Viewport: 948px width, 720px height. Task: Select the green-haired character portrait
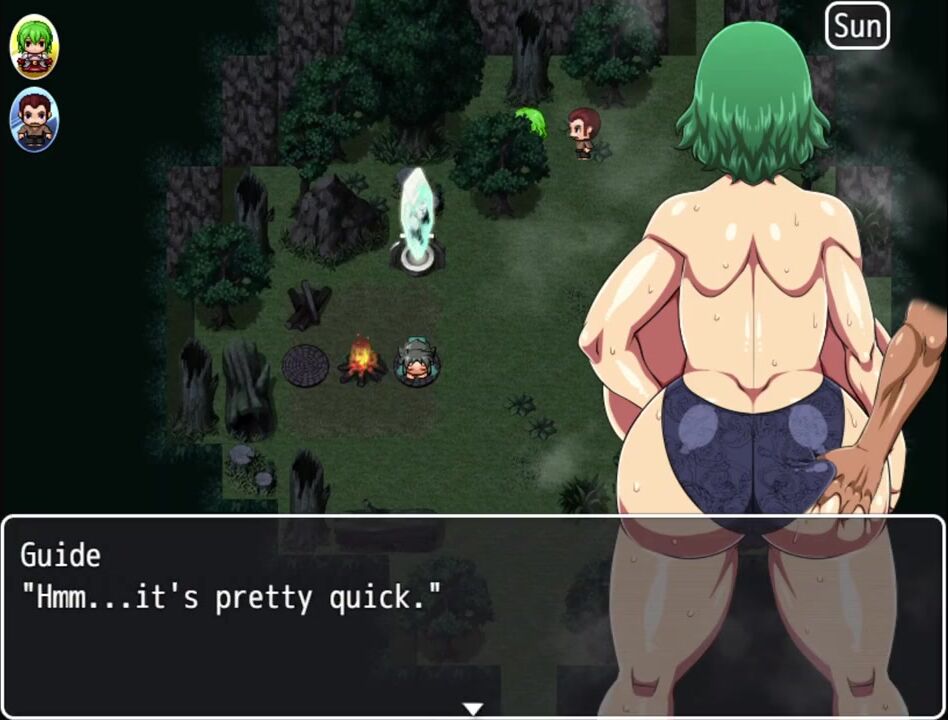tap(35, 47)
